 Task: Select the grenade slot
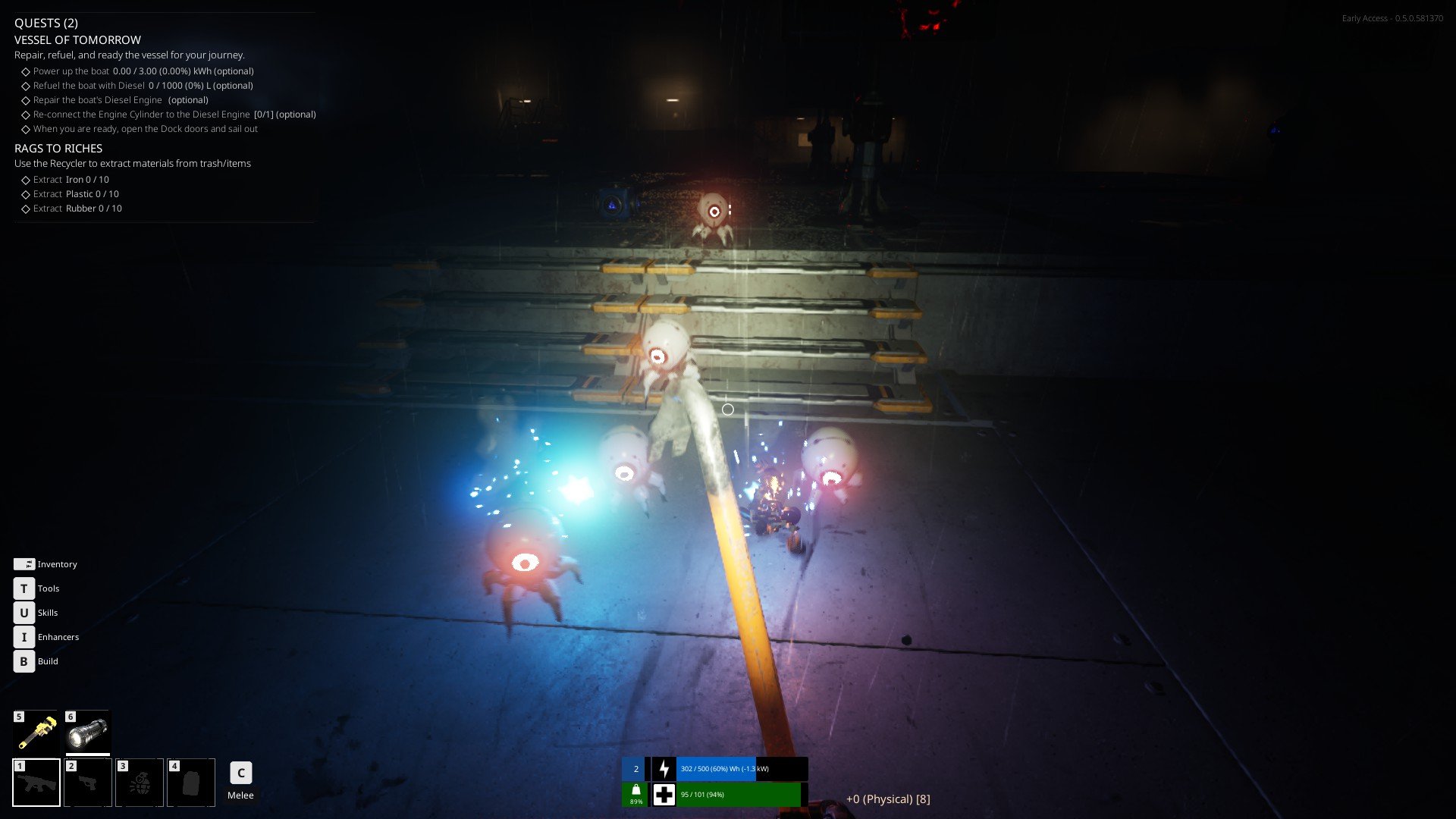point(140,783)
